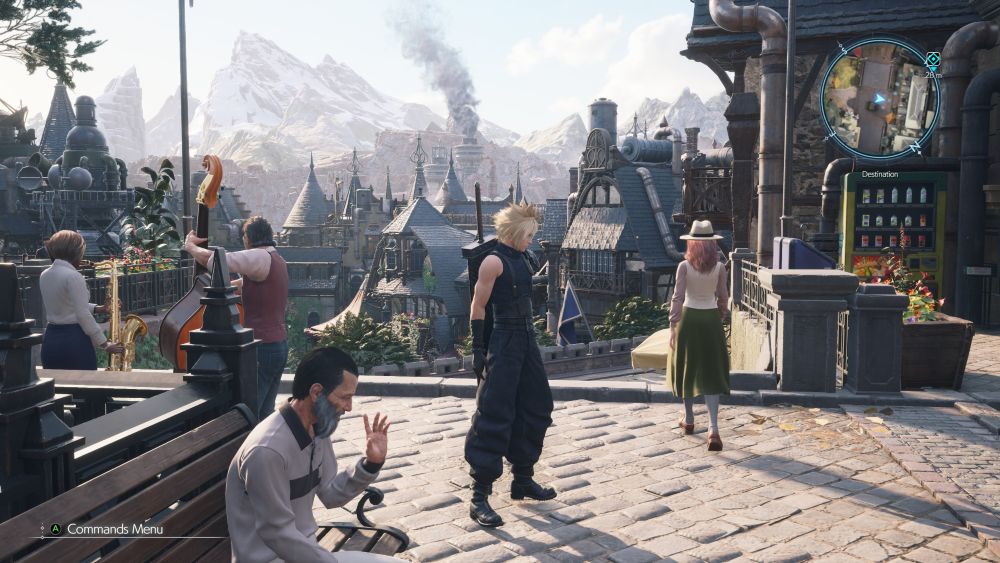The width and height of the screenshot is (1000, 563).
Task: Open the circular minimap
Action: [879, 98]
